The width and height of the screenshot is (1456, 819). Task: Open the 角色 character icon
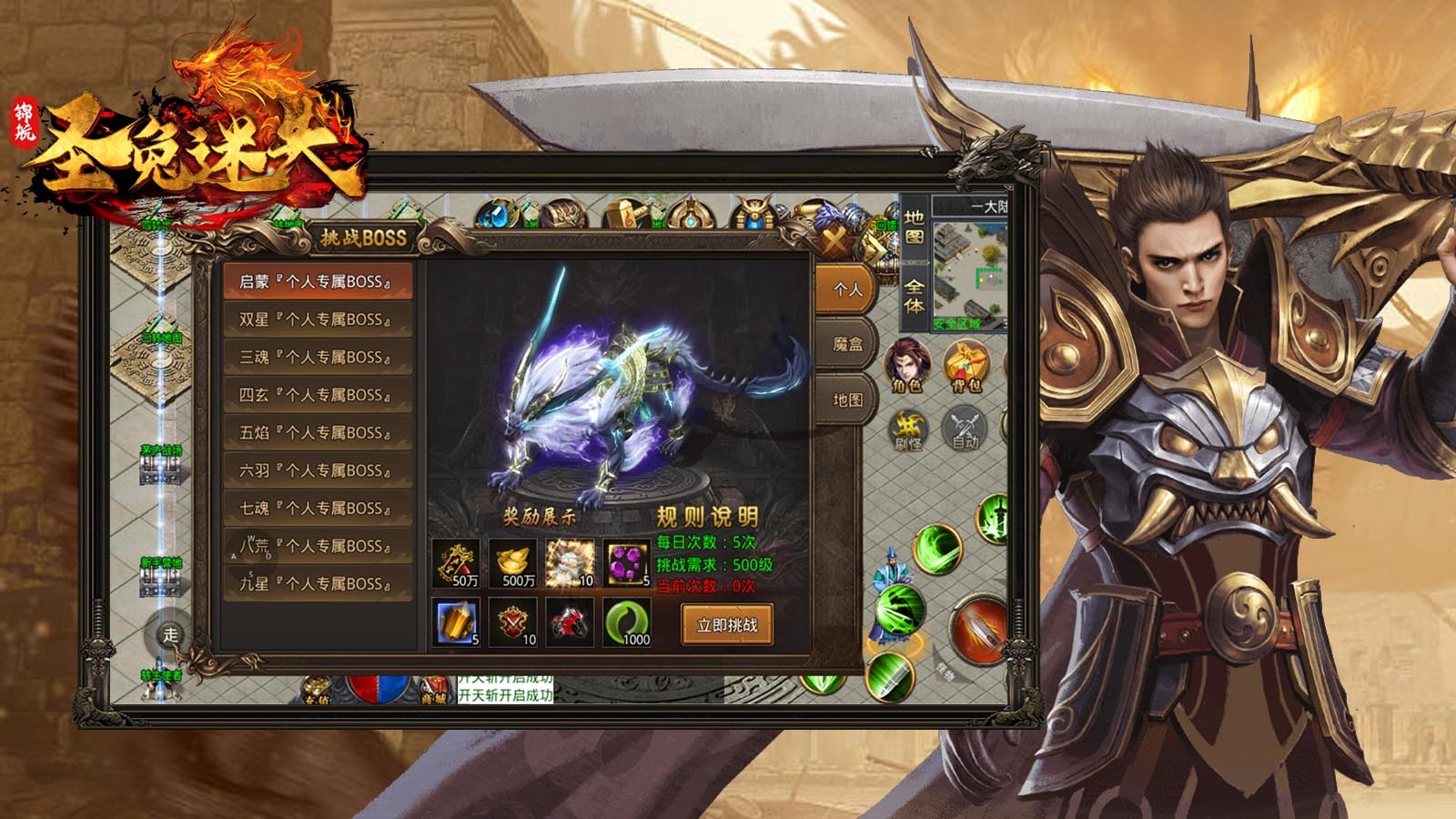pos(907,364)
